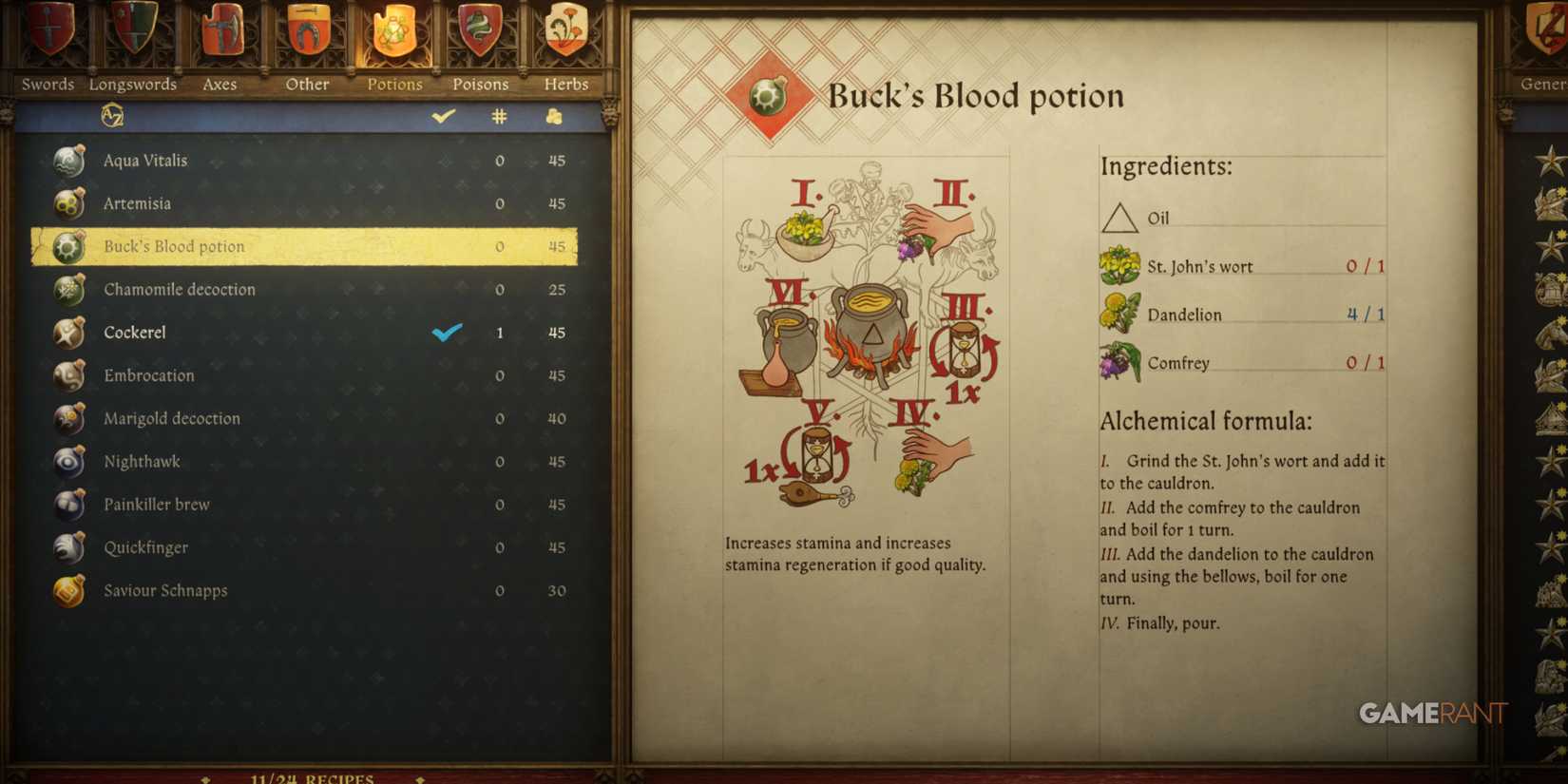Switch to the Other weapons tab

(x=306, y=33)
